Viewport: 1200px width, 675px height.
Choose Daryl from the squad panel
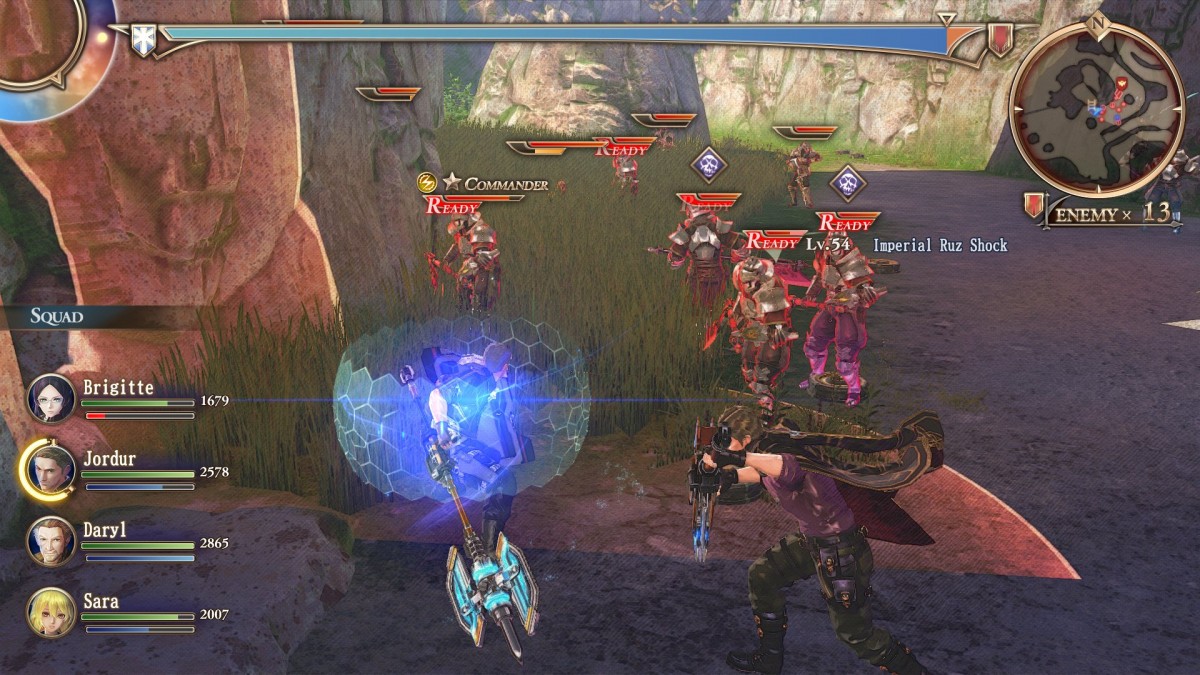[51, 540]
